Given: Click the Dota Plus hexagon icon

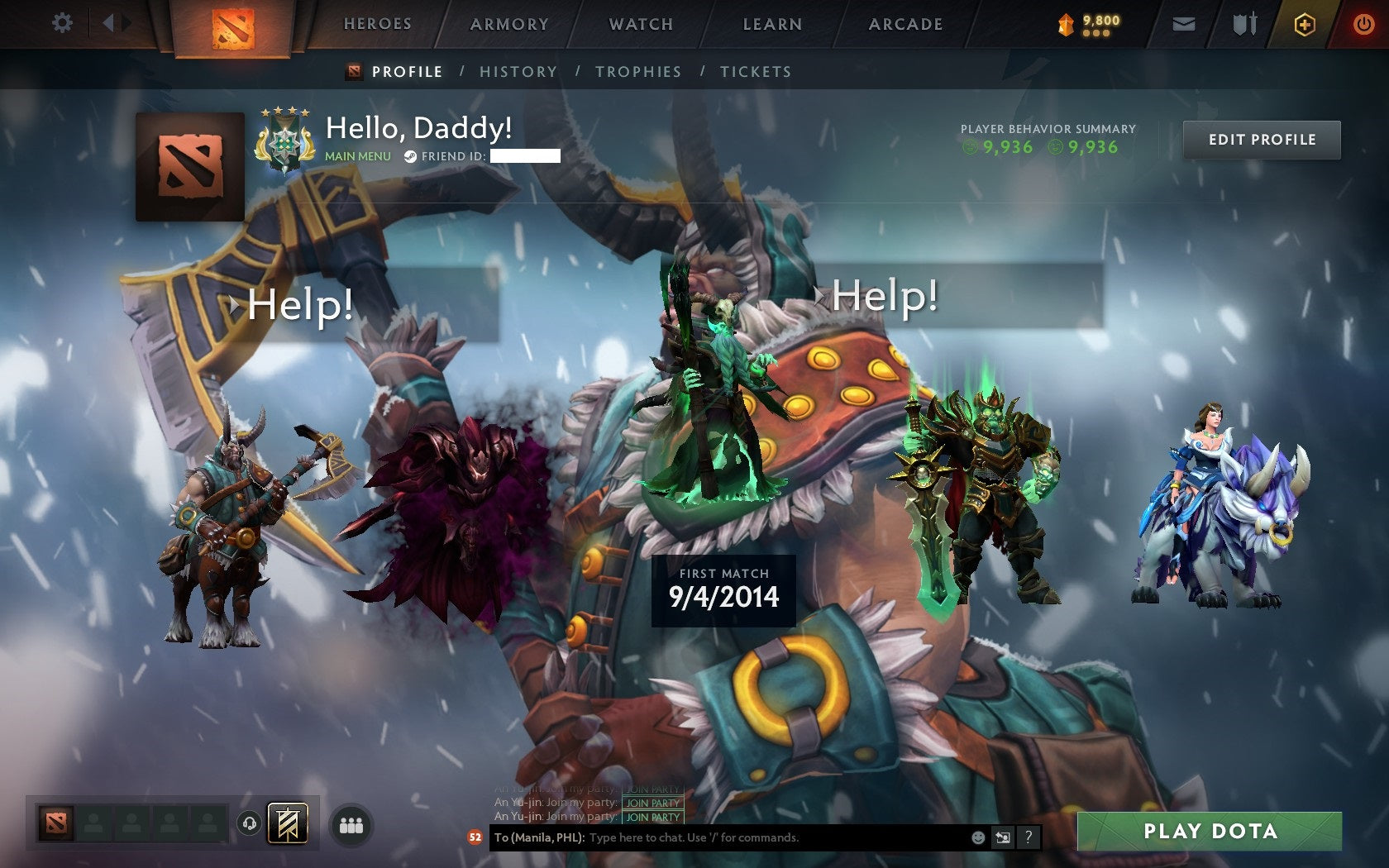Looking at the screenshot, I should coord(1304,24).
